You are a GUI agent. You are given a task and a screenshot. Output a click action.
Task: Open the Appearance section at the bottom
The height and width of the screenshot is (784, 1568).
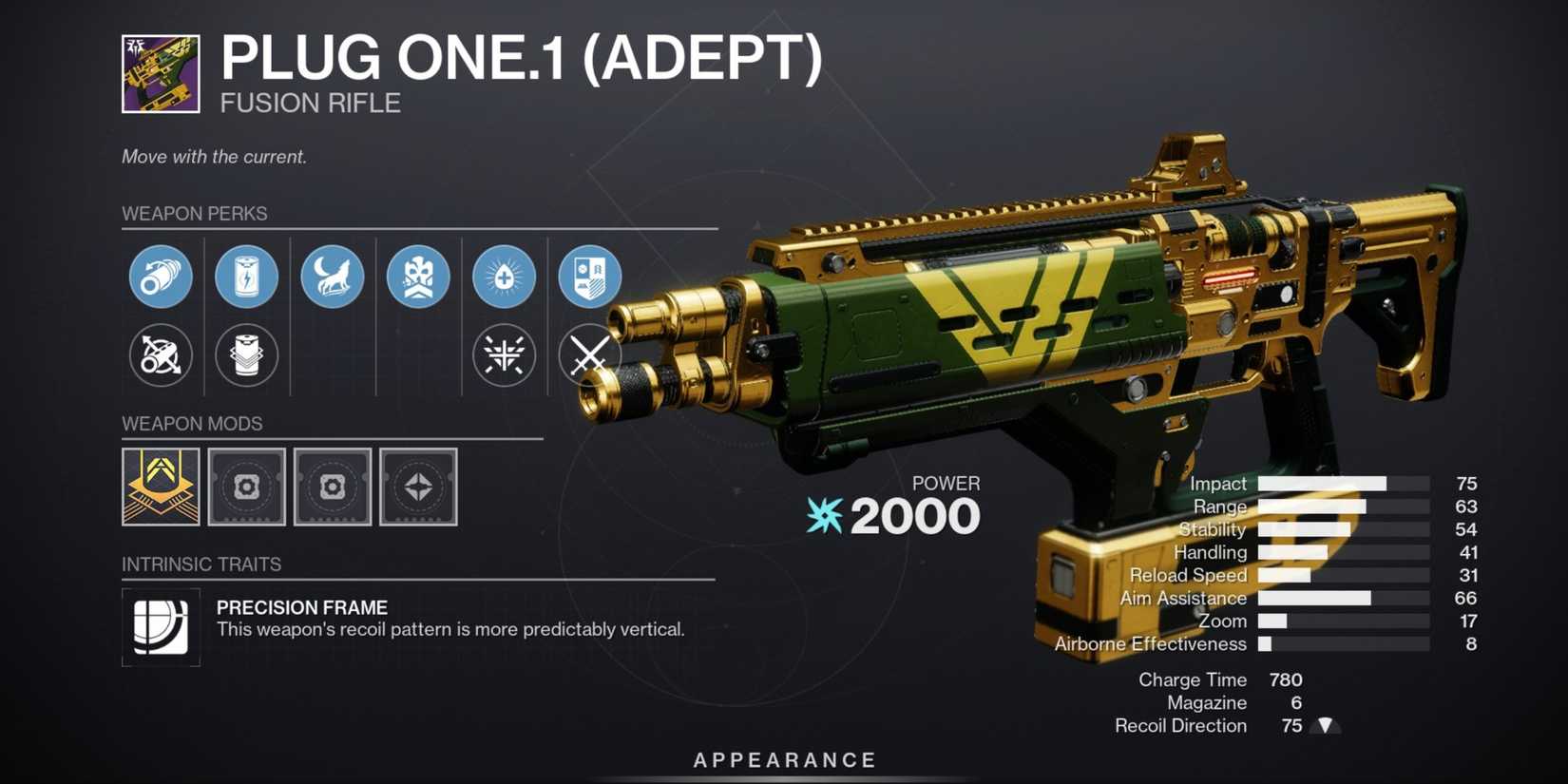pos(783,759)
